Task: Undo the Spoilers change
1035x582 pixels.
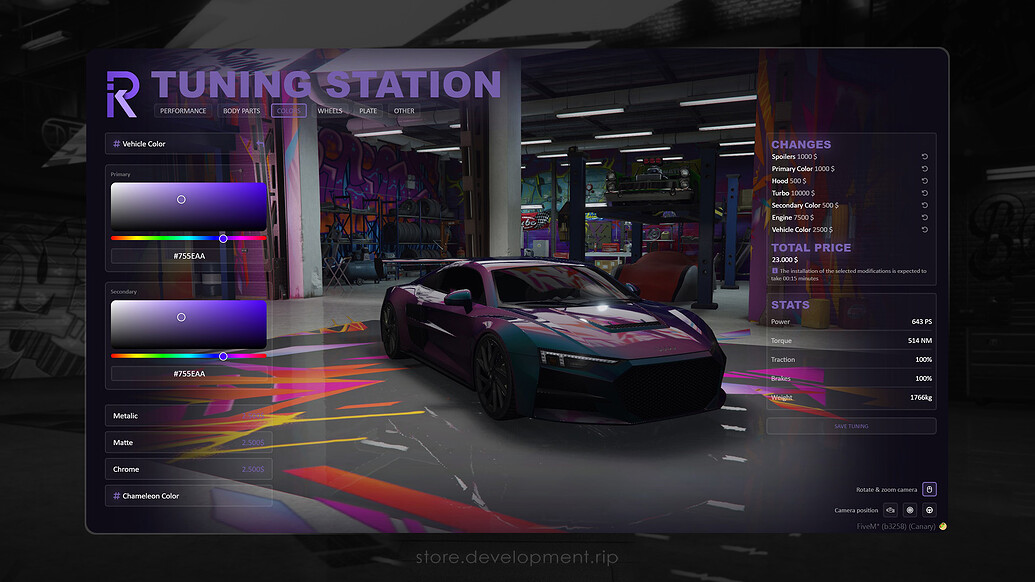Action: (x=925, y=157)
